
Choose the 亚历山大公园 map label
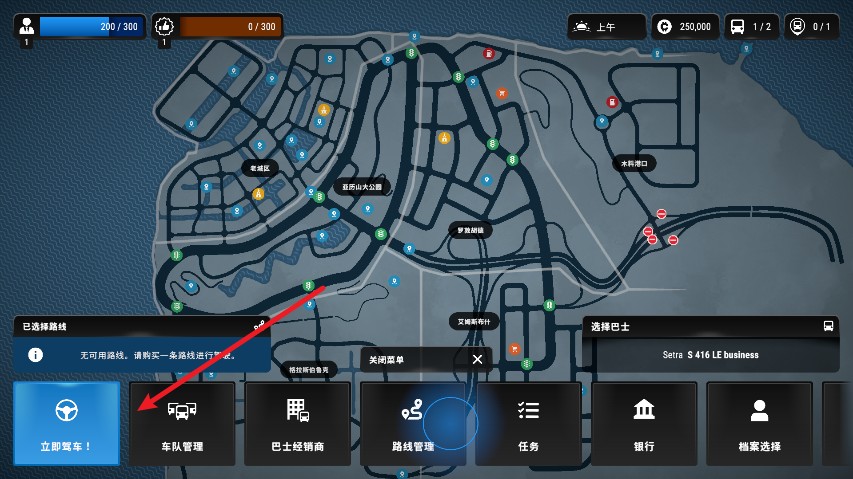point(361,187)
